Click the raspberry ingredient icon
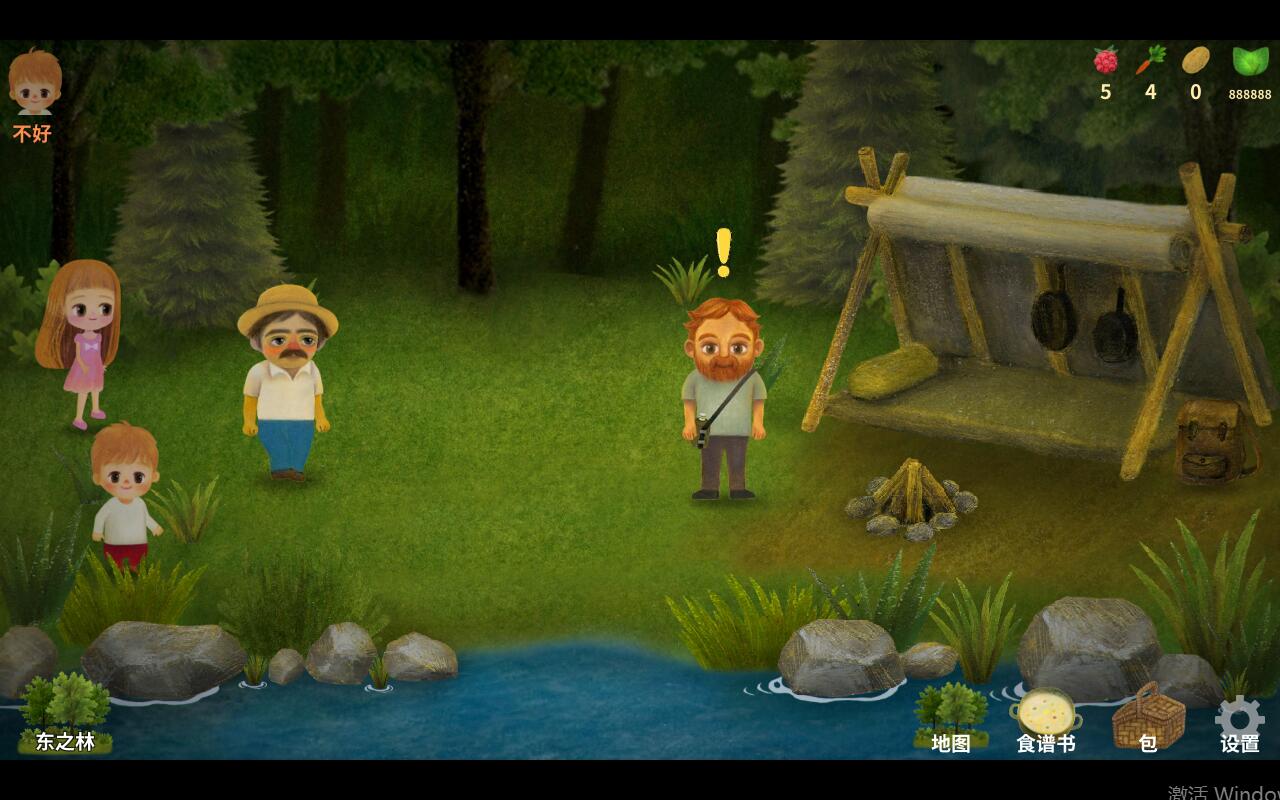Viewport: 1280px width, 800px height. [x=1105, y=62]
